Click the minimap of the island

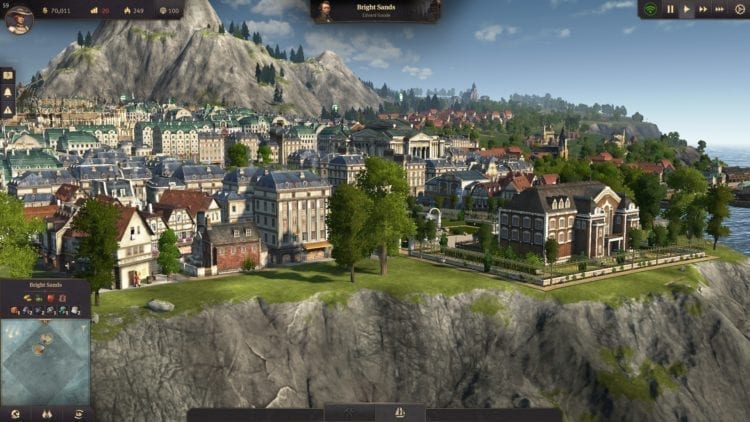(45, 360)
